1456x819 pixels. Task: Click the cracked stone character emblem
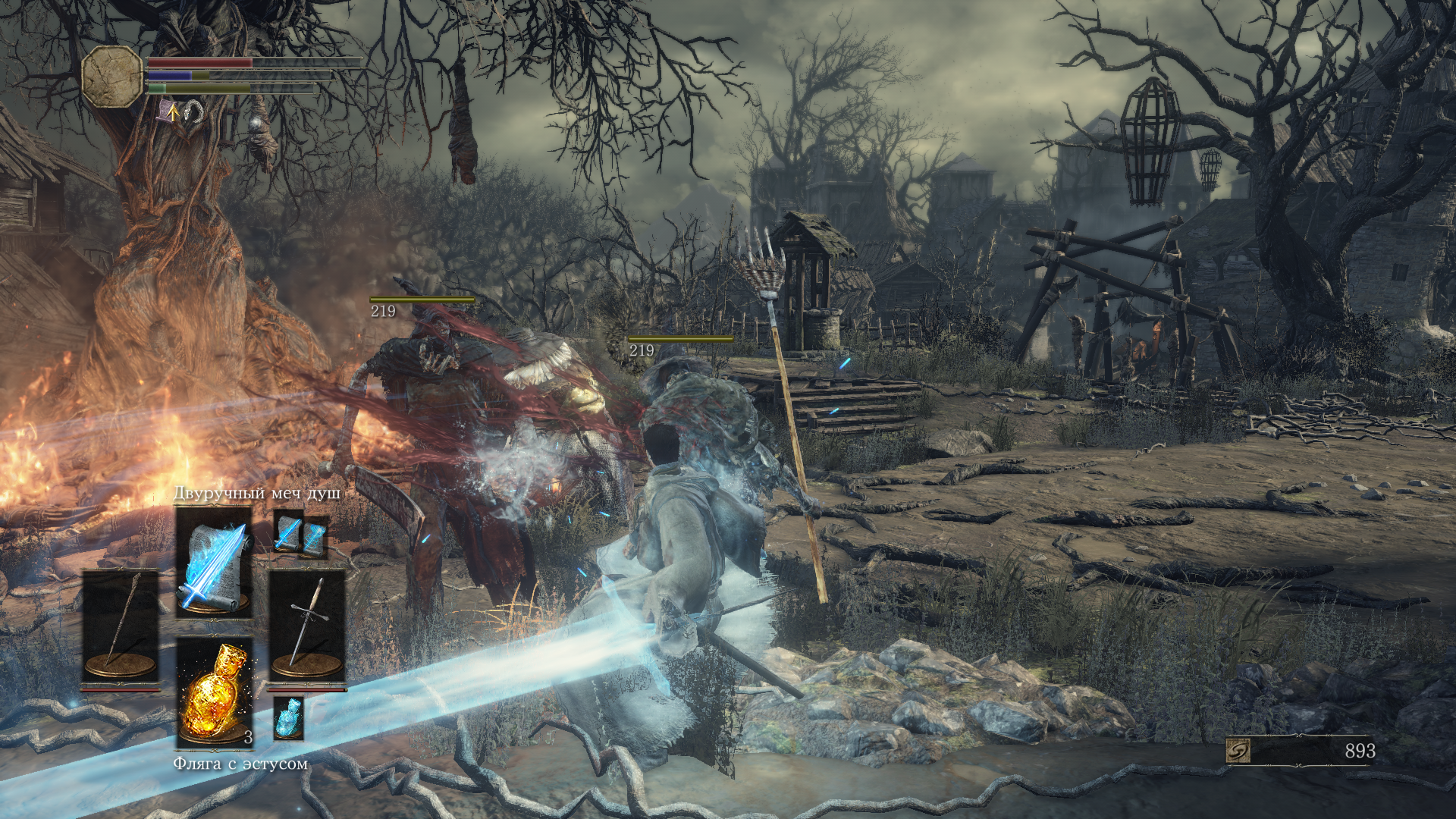click(112, 76)
